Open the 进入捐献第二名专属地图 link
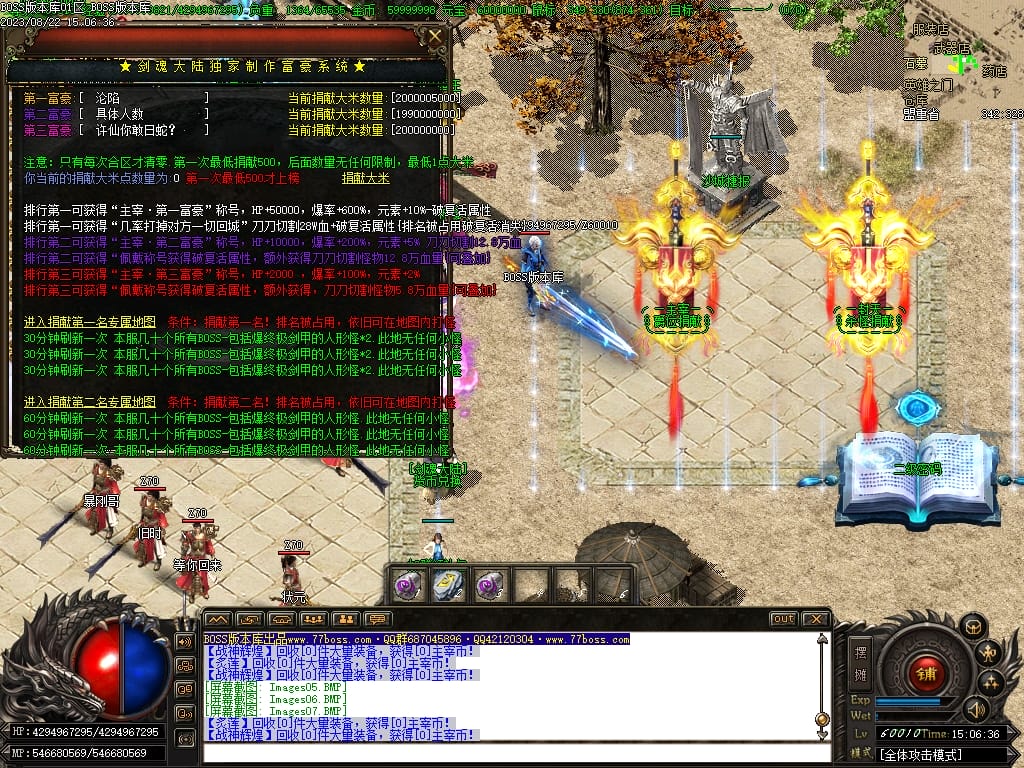The width and height of the screenshot is (1024, 768). point(90,401)
